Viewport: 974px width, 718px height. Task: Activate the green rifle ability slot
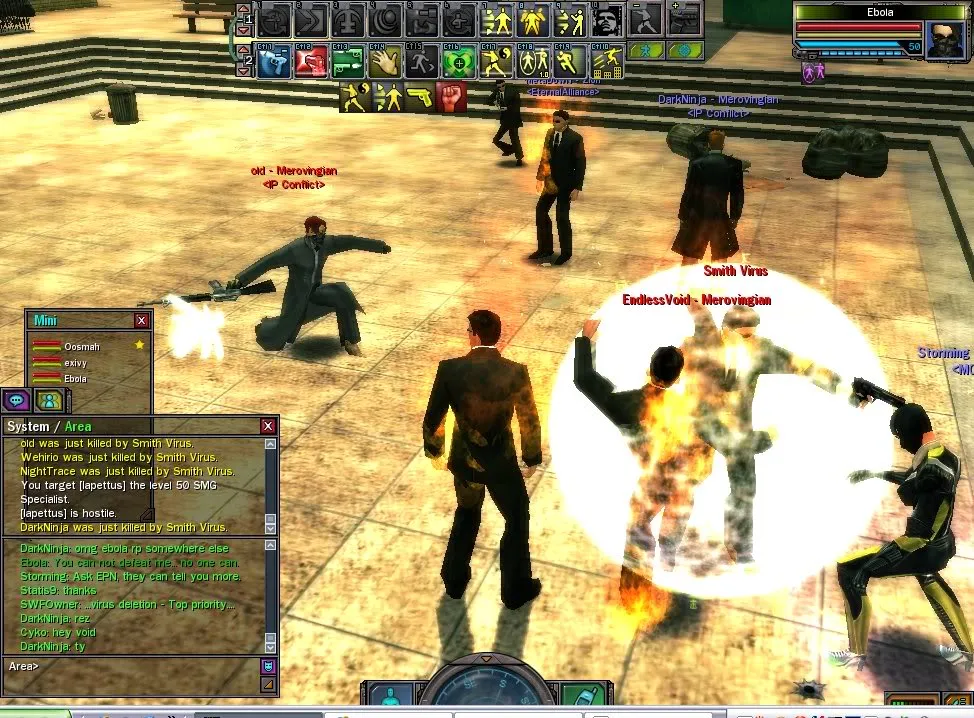347,62
